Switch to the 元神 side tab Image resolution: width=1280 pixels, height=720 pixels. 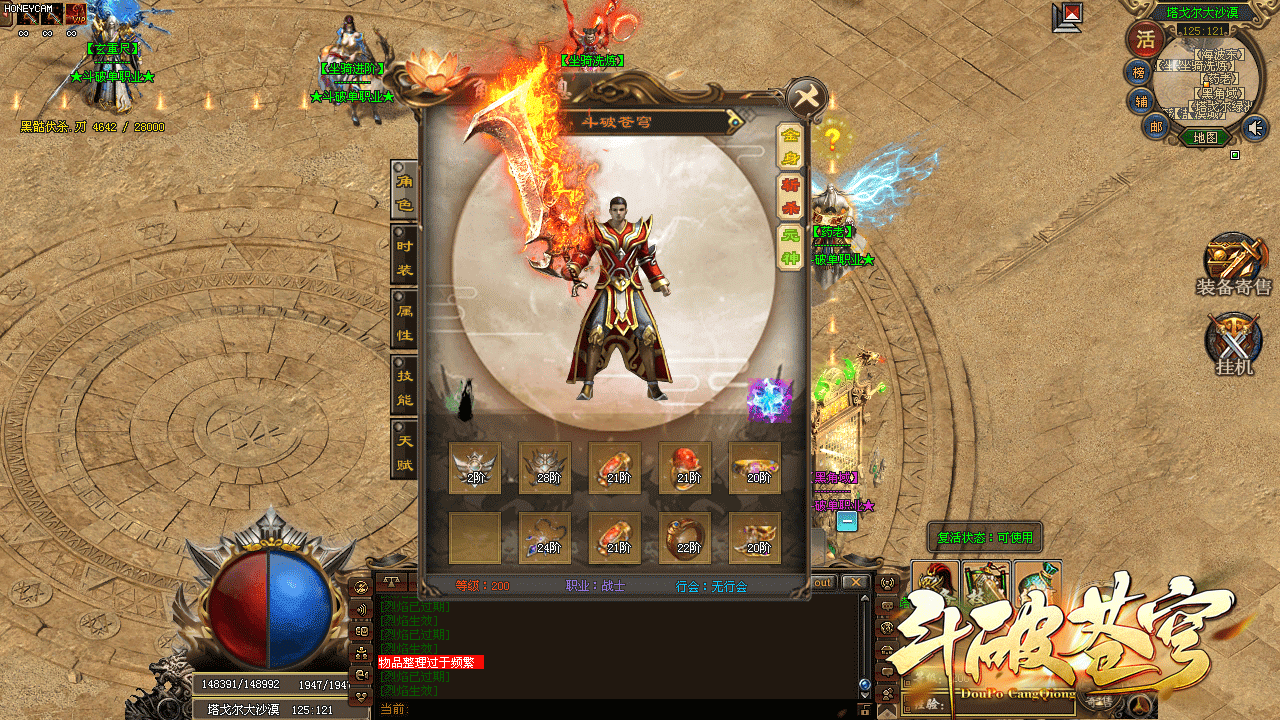pyautogui.click(x=790, y=247)
